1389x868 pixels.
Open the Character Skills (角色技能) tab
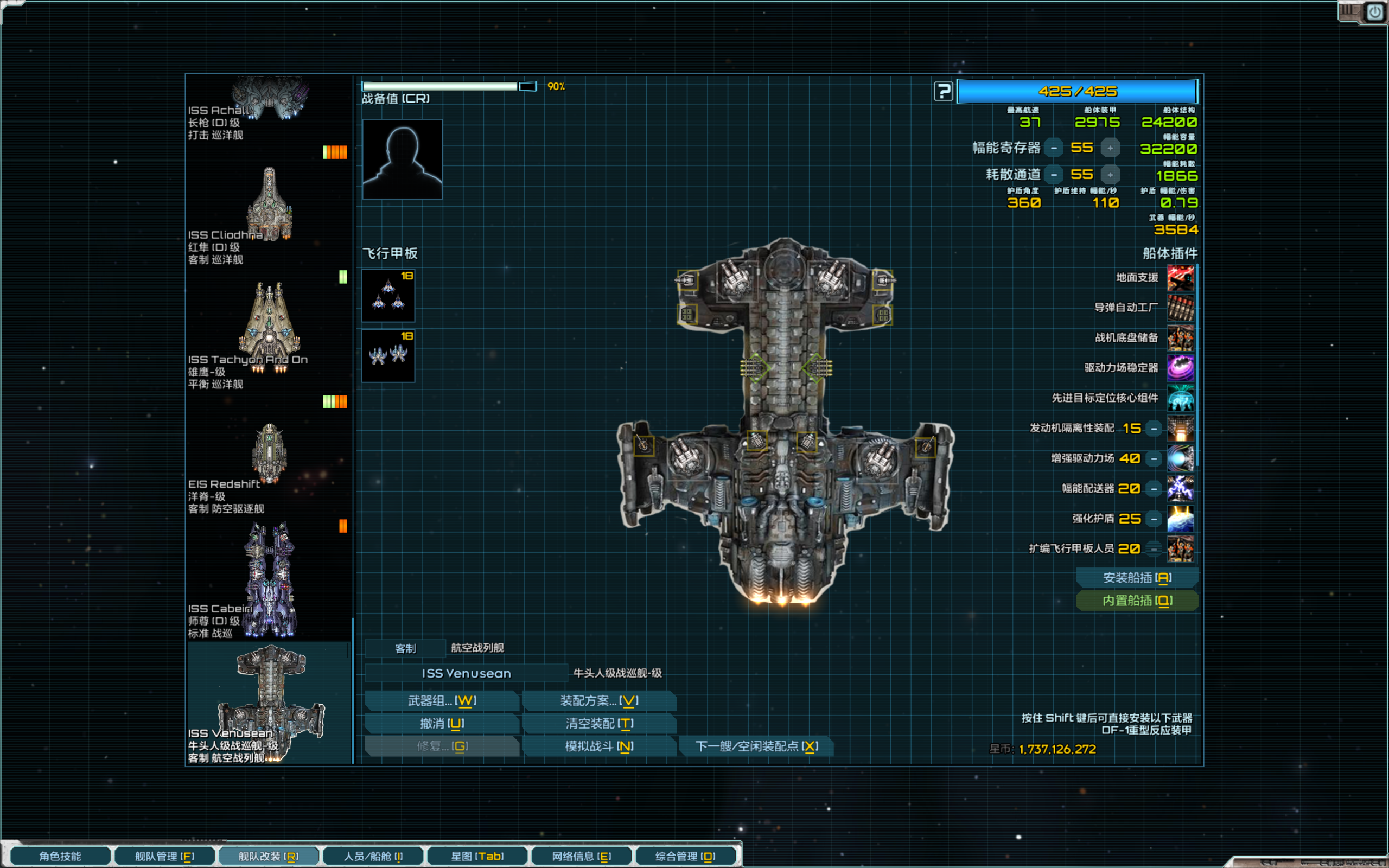click(x=60, y=856)
